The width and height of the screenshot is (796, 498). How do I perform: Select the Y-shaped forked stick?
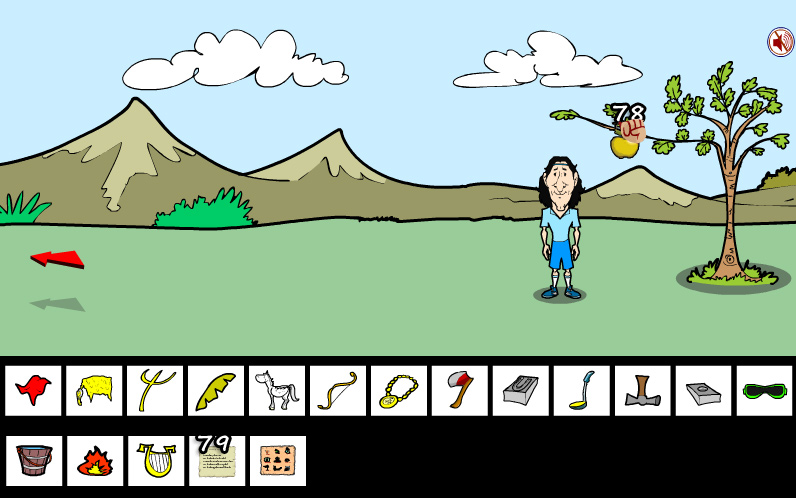point(155,390)
